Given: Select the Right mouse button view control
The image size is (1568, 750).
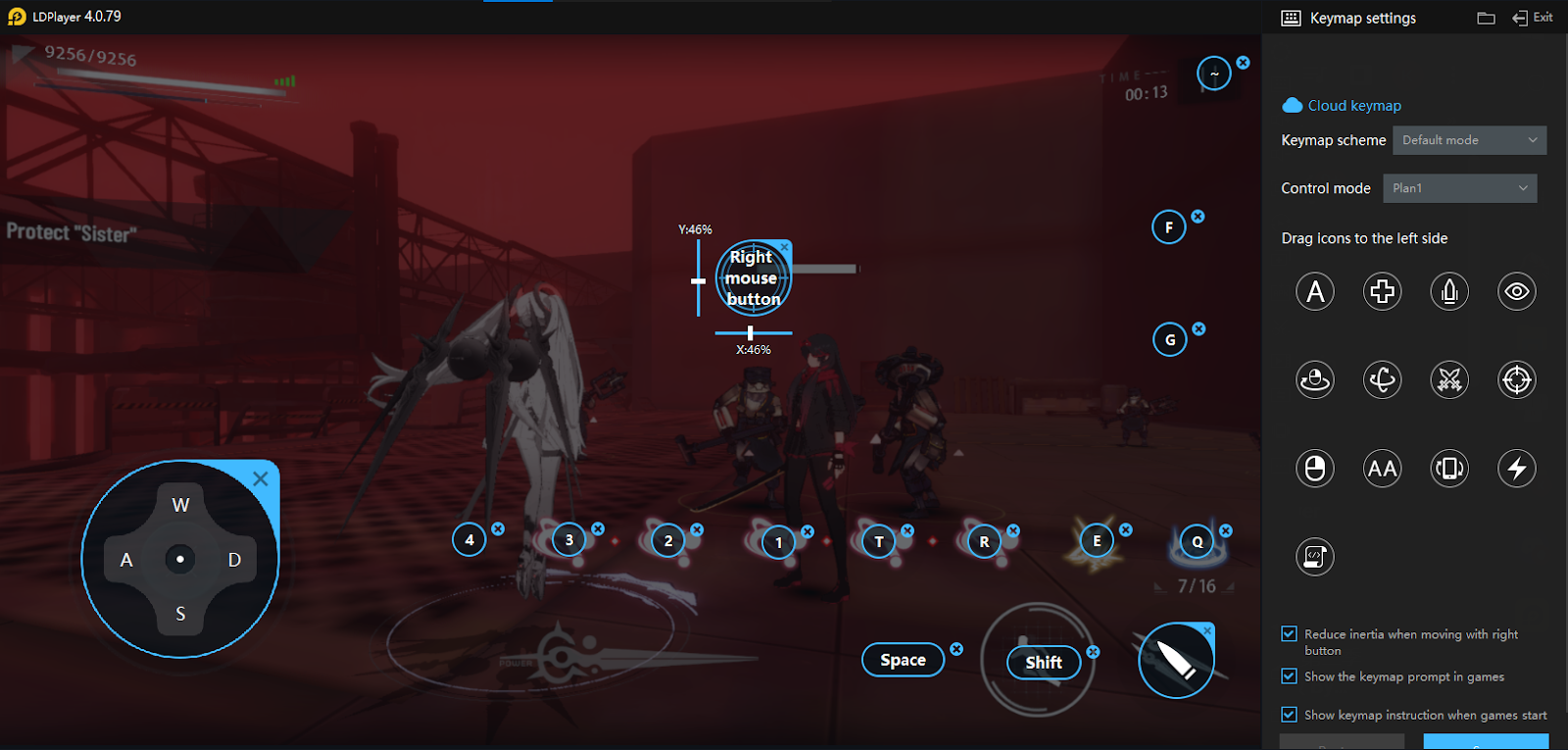Looking at the screenshot, I should (x=753, y=278).
